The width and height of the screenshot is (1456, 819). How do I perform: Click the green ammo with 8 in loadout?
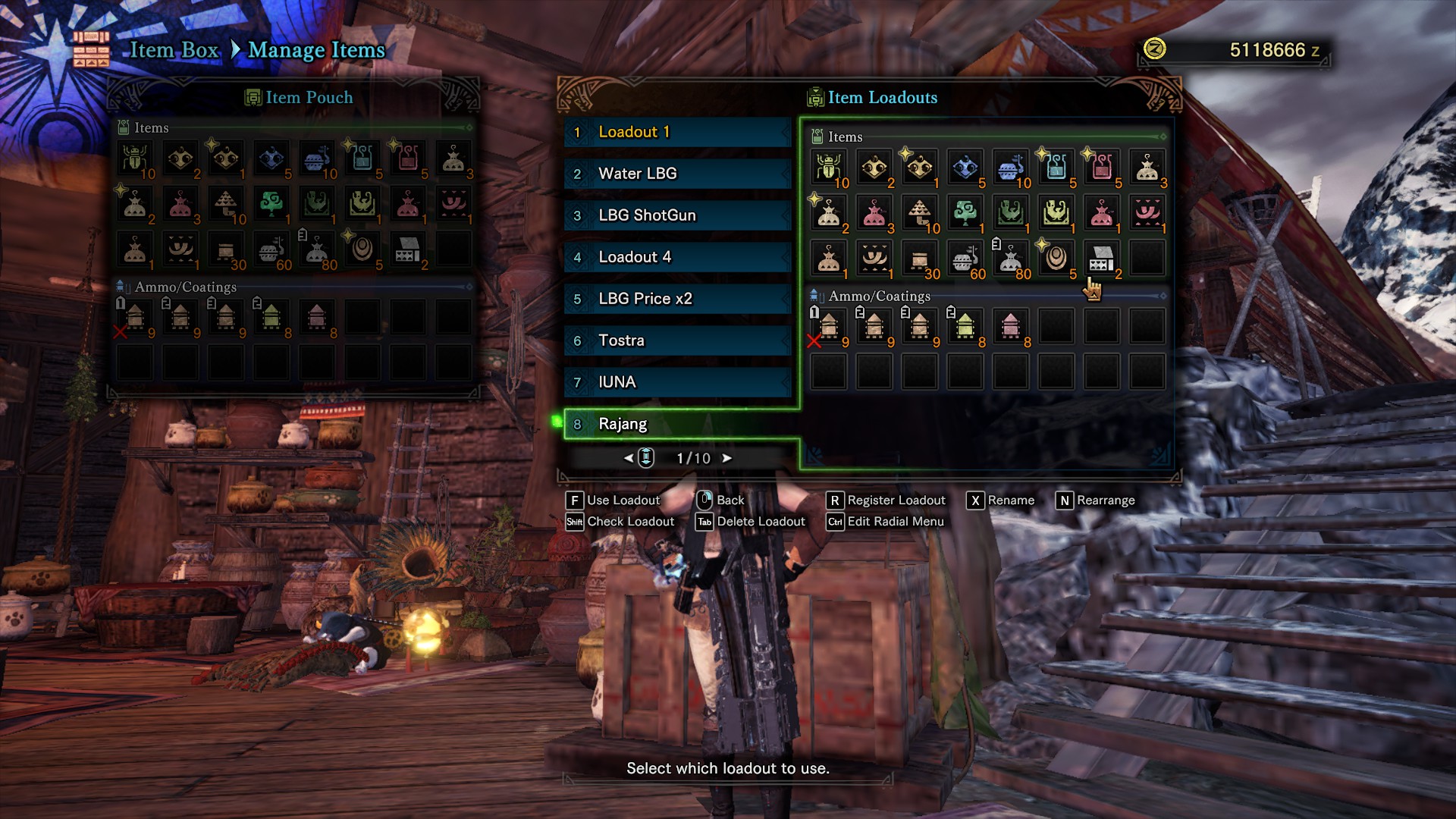(965, 327)
